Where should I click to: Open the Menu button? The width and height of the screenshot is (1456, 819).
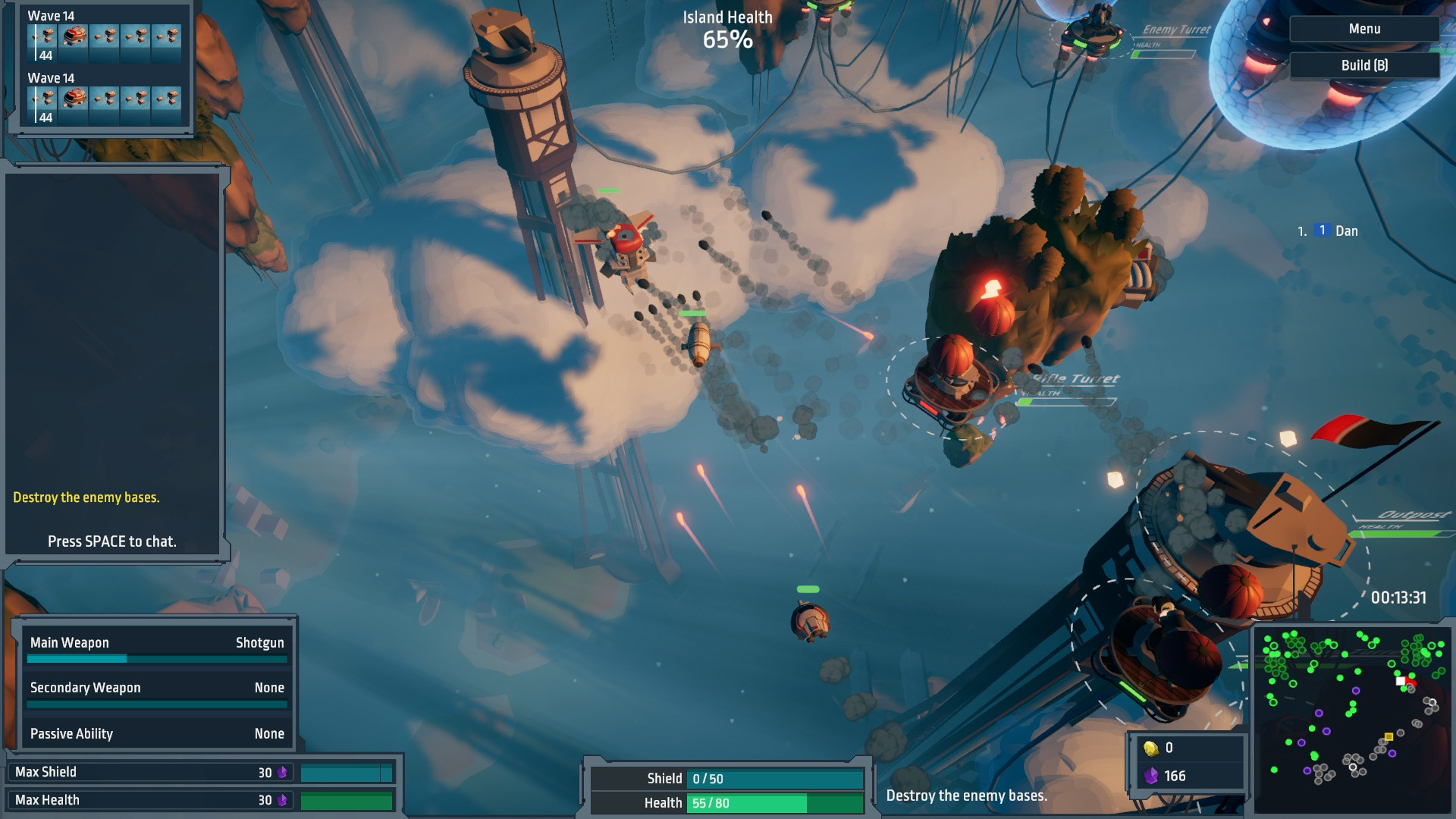pyautogui.click(x=1363, y=29)
